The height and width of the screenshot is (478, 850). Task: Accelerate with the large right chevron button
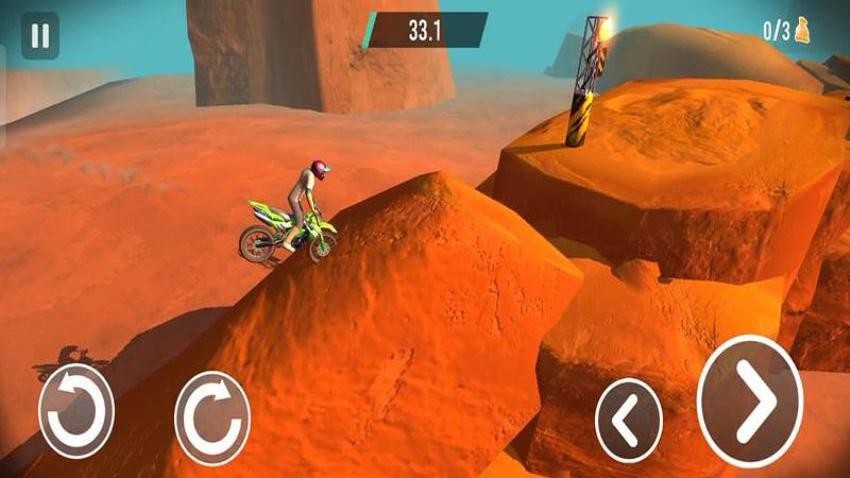tap(750, 400)
